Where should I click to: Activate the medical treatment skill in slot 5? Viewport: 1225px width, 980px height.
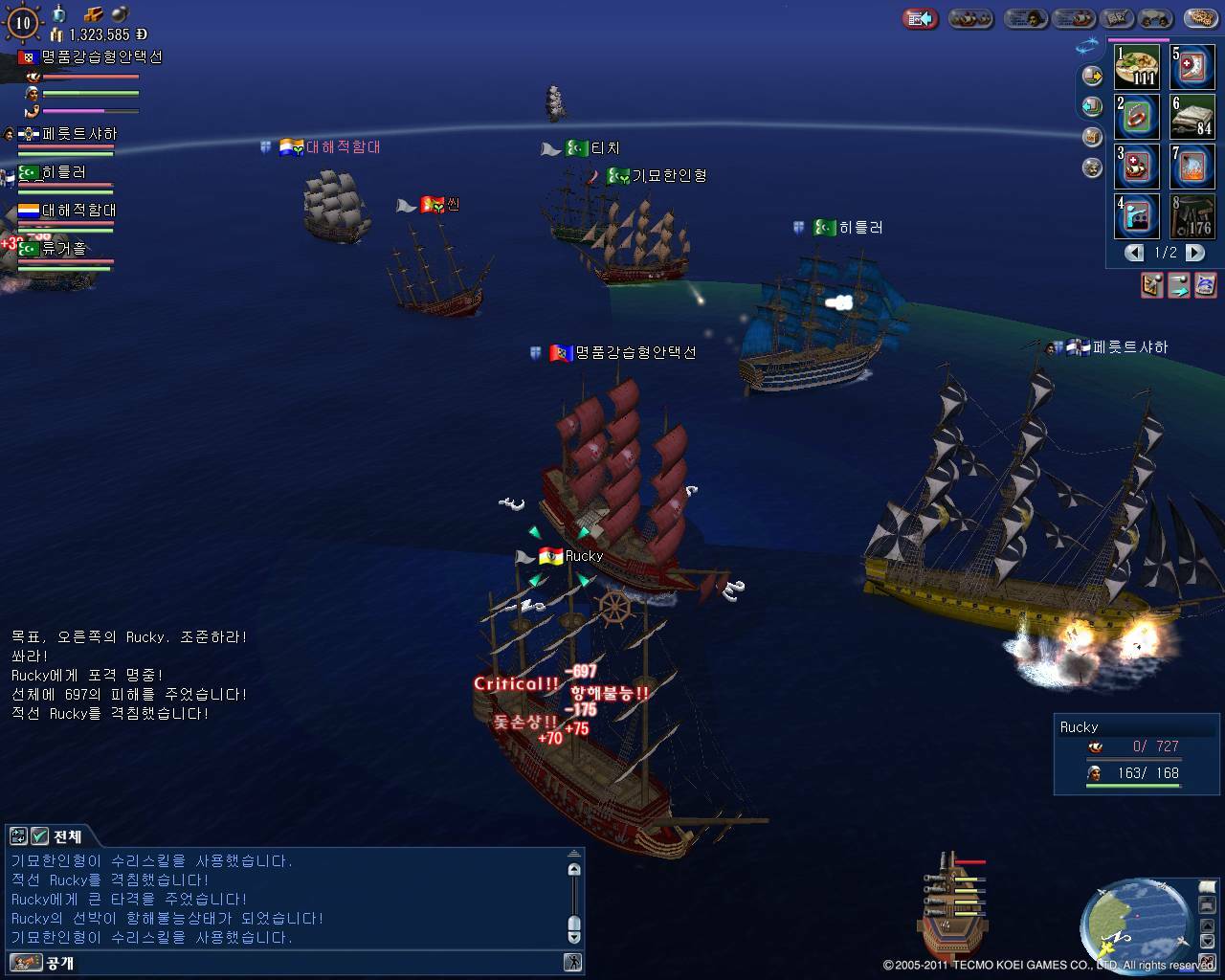tap(1192, 67)
